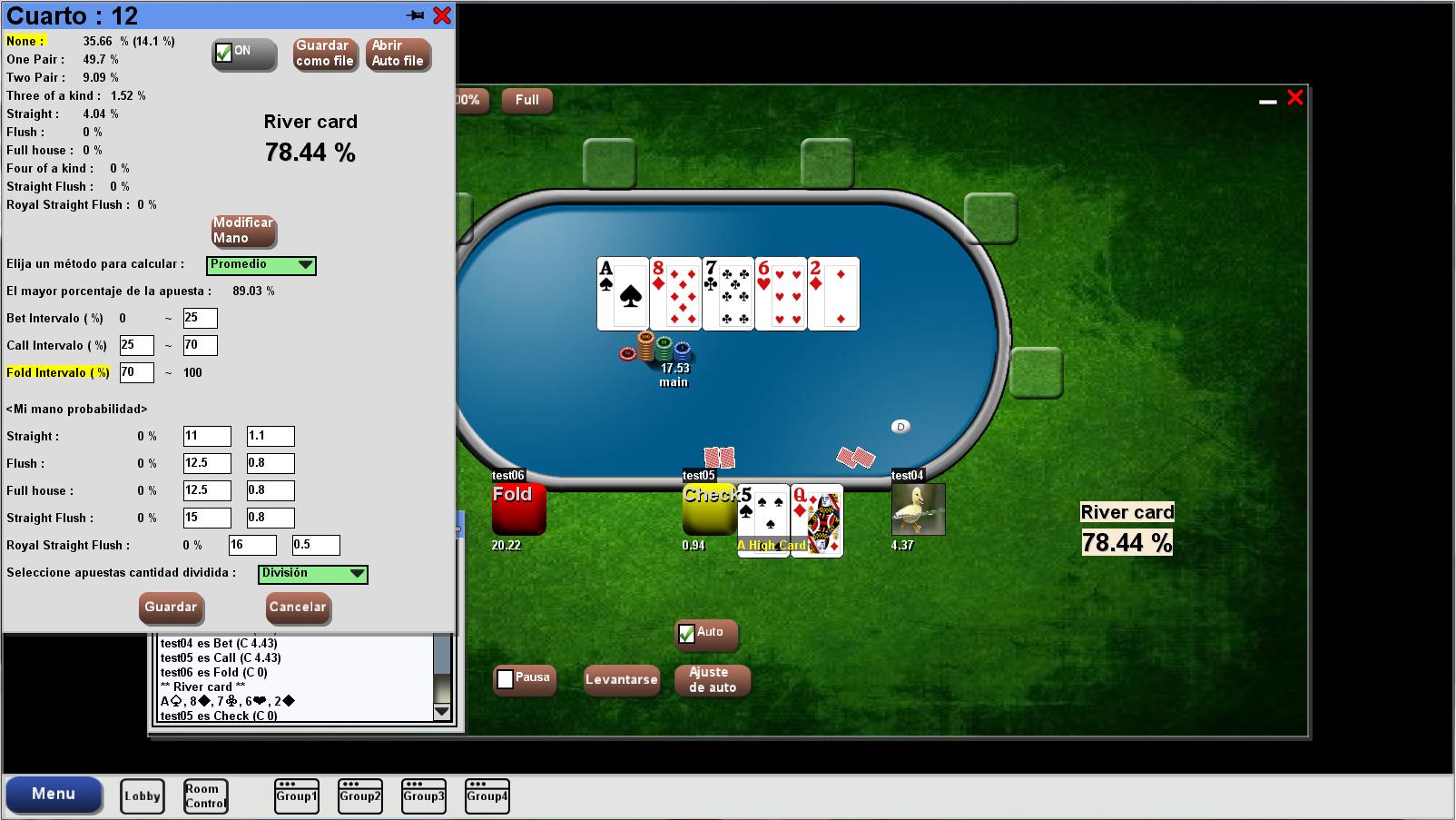The image size is (1456, 820).
Task: Click the dealer button marker on the table
Action: point(900,425)
